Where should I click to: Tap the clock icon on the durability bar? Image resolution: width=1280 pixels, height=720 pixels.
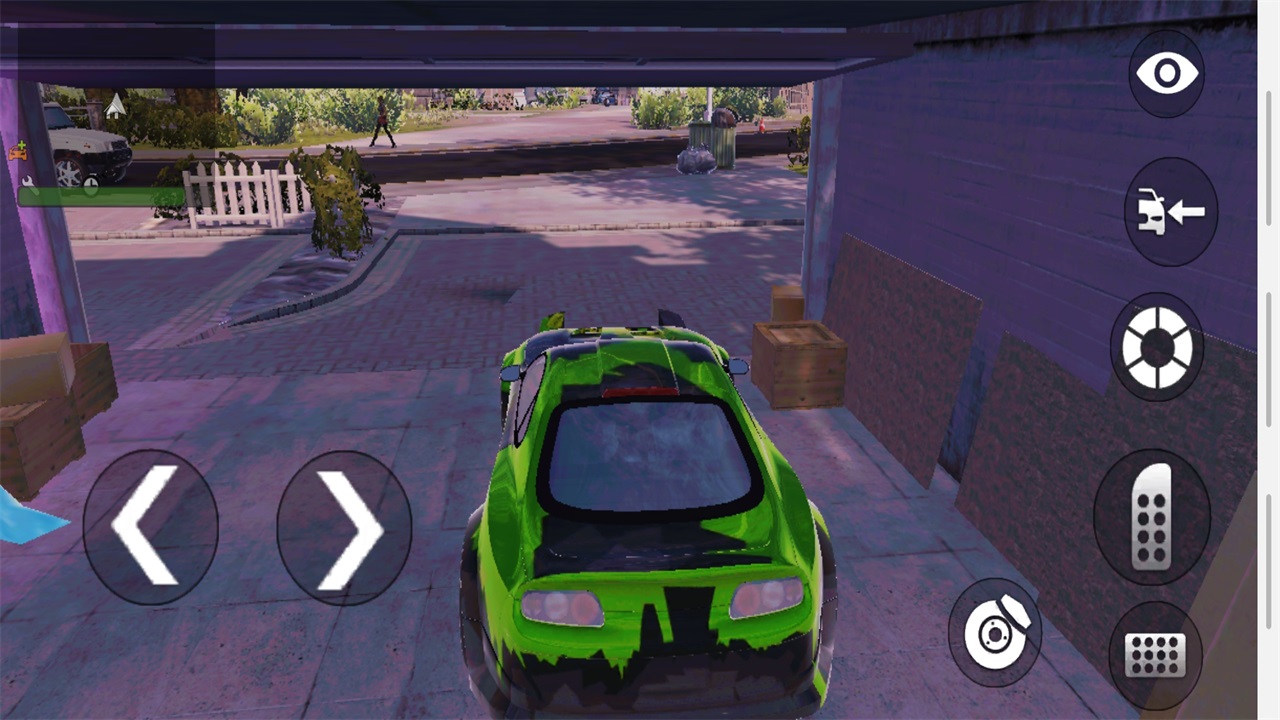[x=91, y=184]
